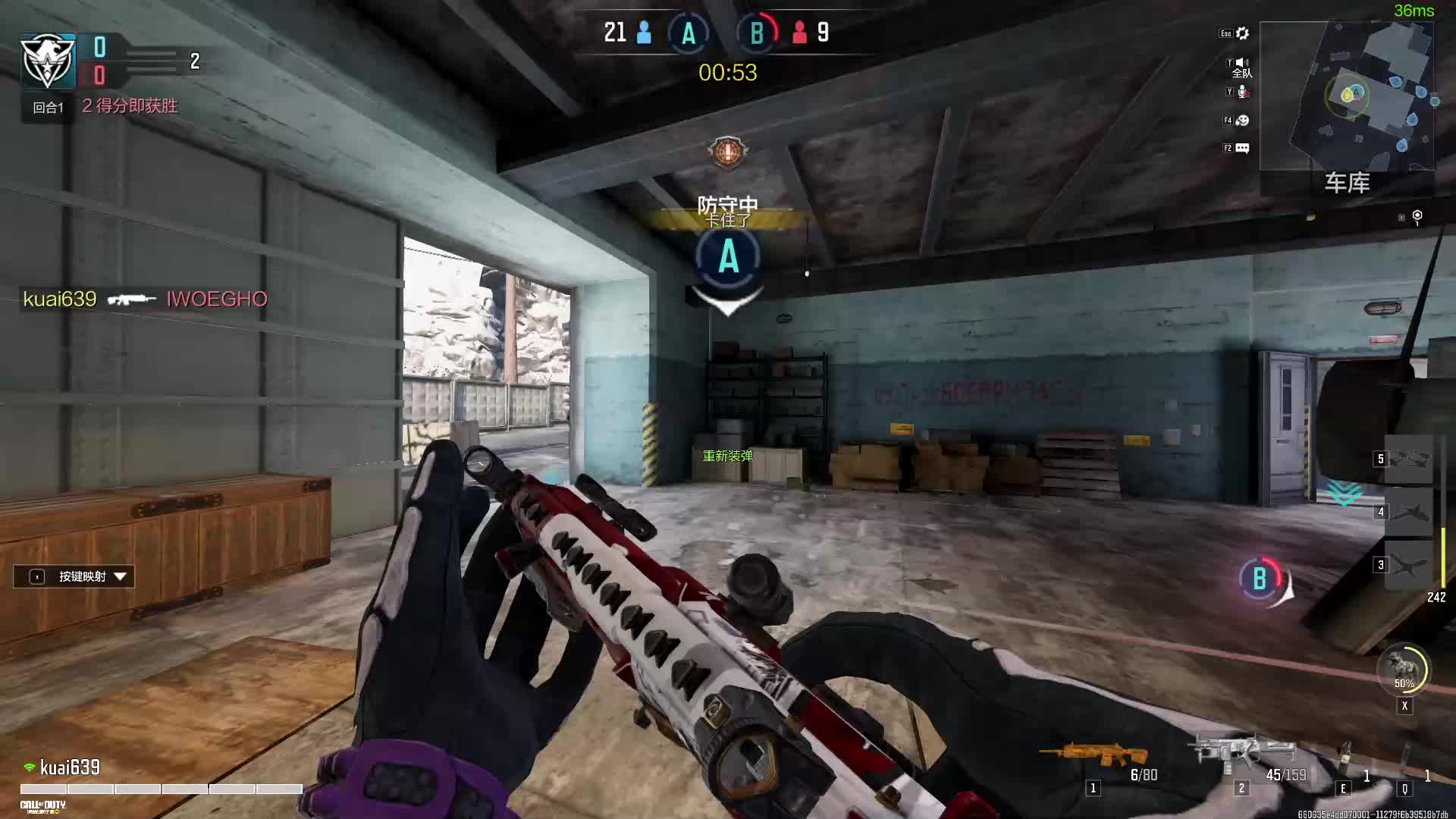
Task: Open the emote smiley icon
Action: pos(1242,121)
